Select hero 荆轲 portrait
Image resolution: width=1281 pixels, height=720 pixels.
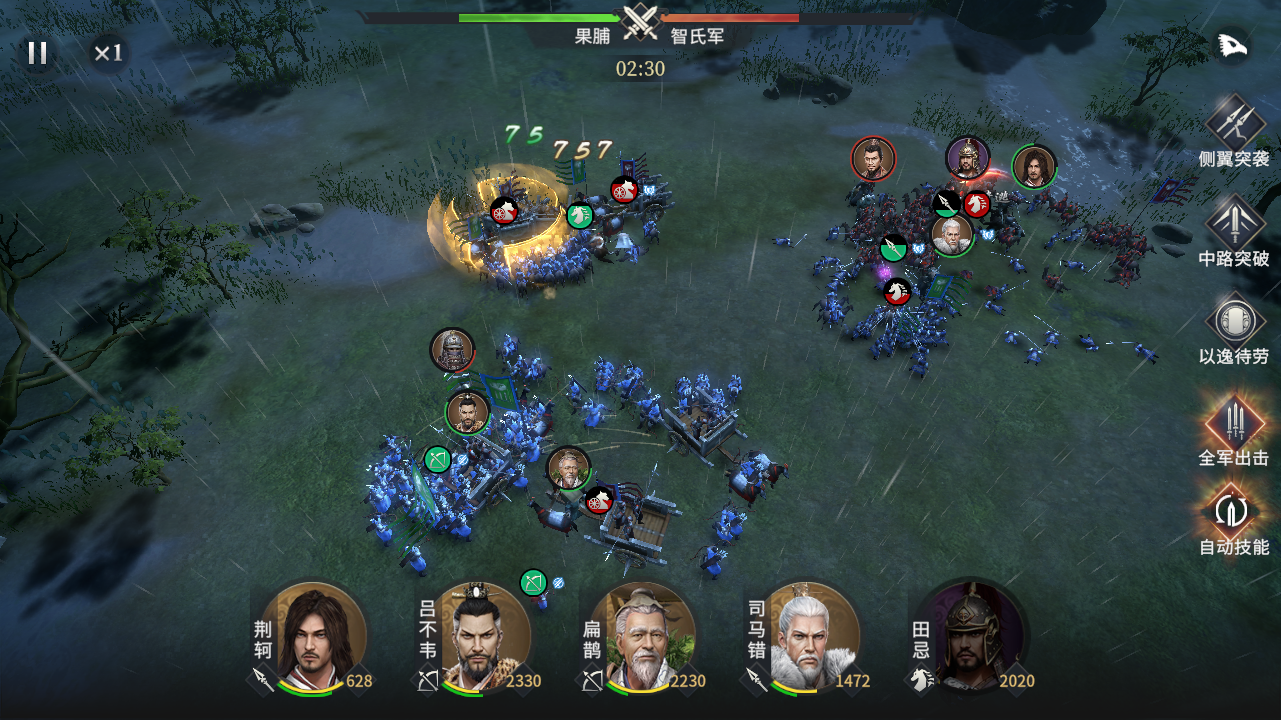pyautogui.click(x=319, y=635)
